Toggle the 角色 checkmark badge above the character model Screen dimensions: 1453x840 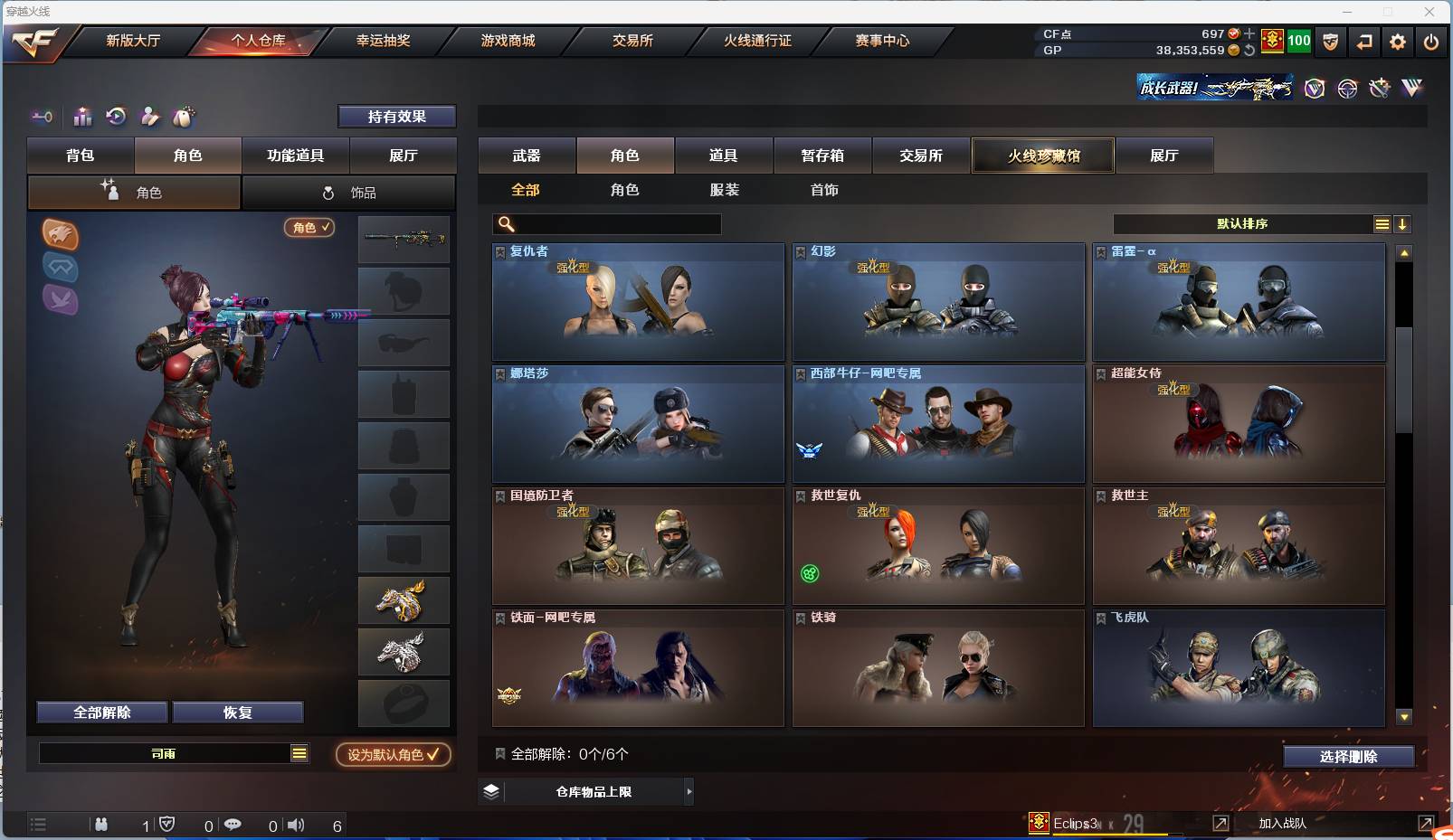(309, 228)
